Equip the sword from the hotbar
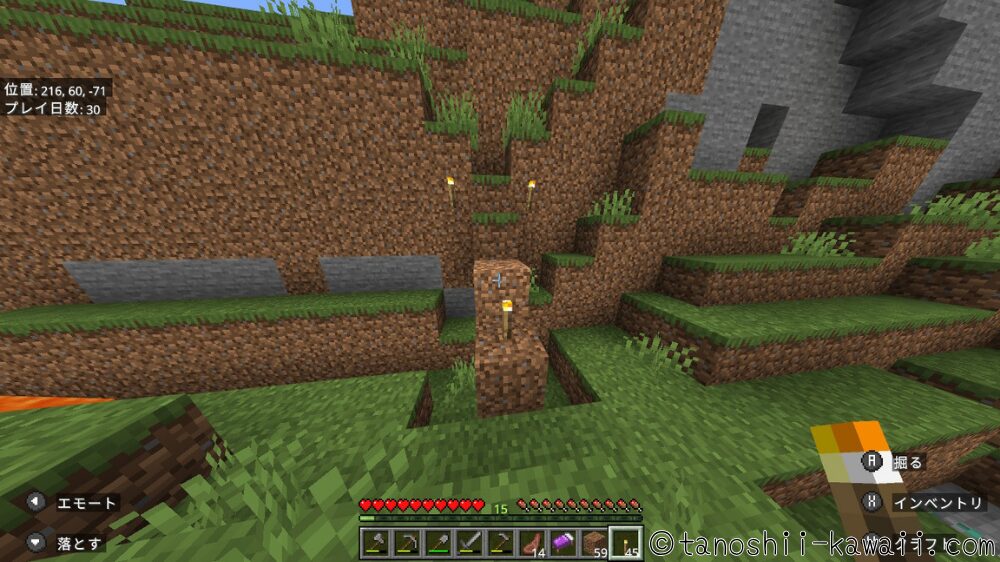 coord(470,542)
